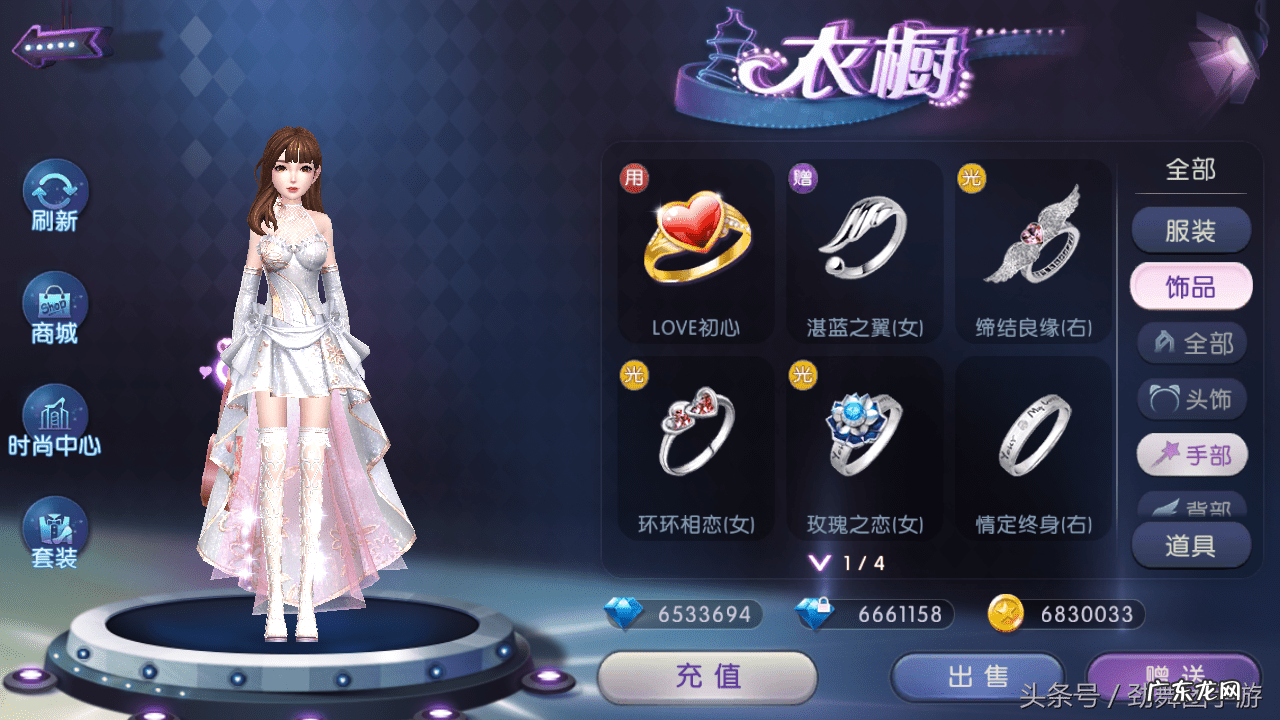This screenshot has height=720, width=1280.
Task: Switch to the 道具 items tab
Action: point(1190,546)
